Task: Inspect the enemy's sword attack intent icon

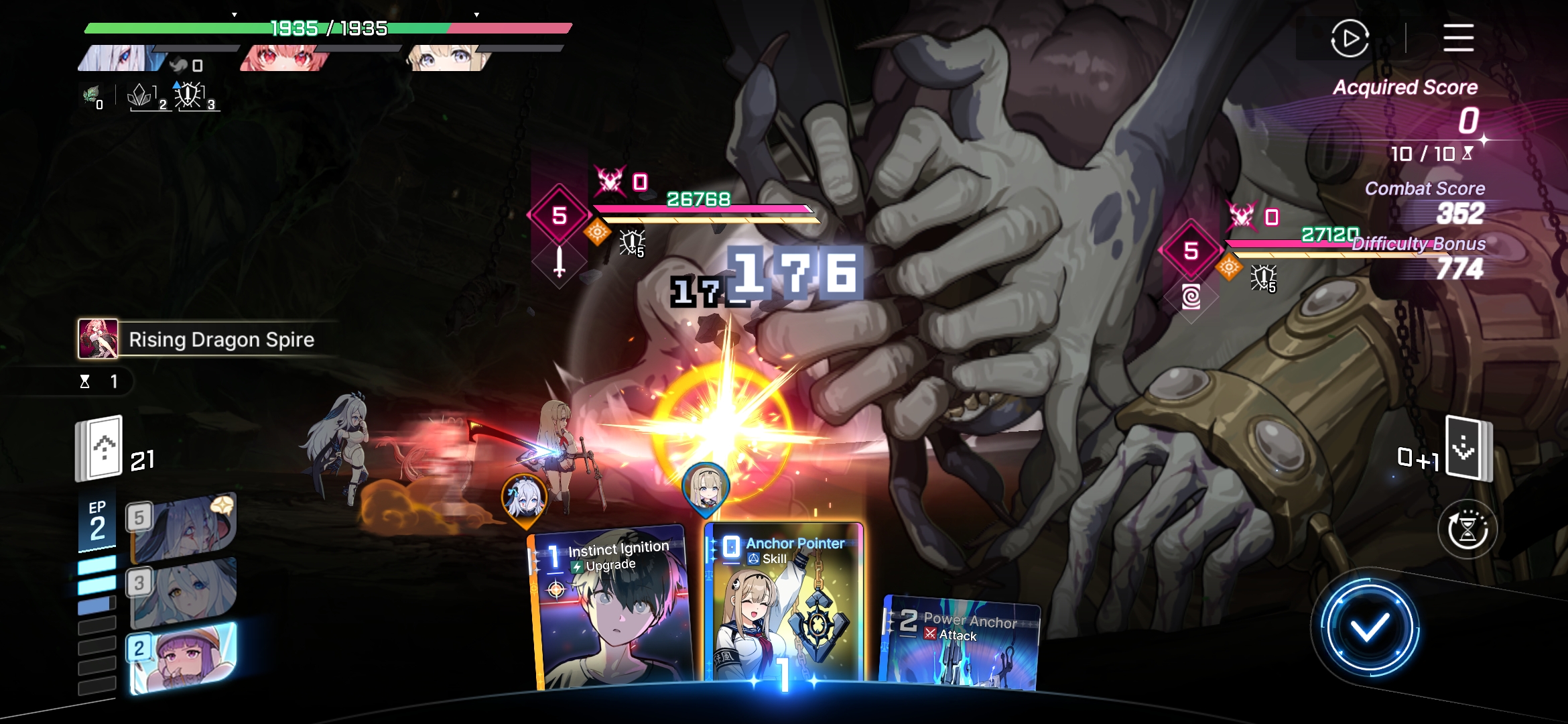Action: (x=560, y=261)
